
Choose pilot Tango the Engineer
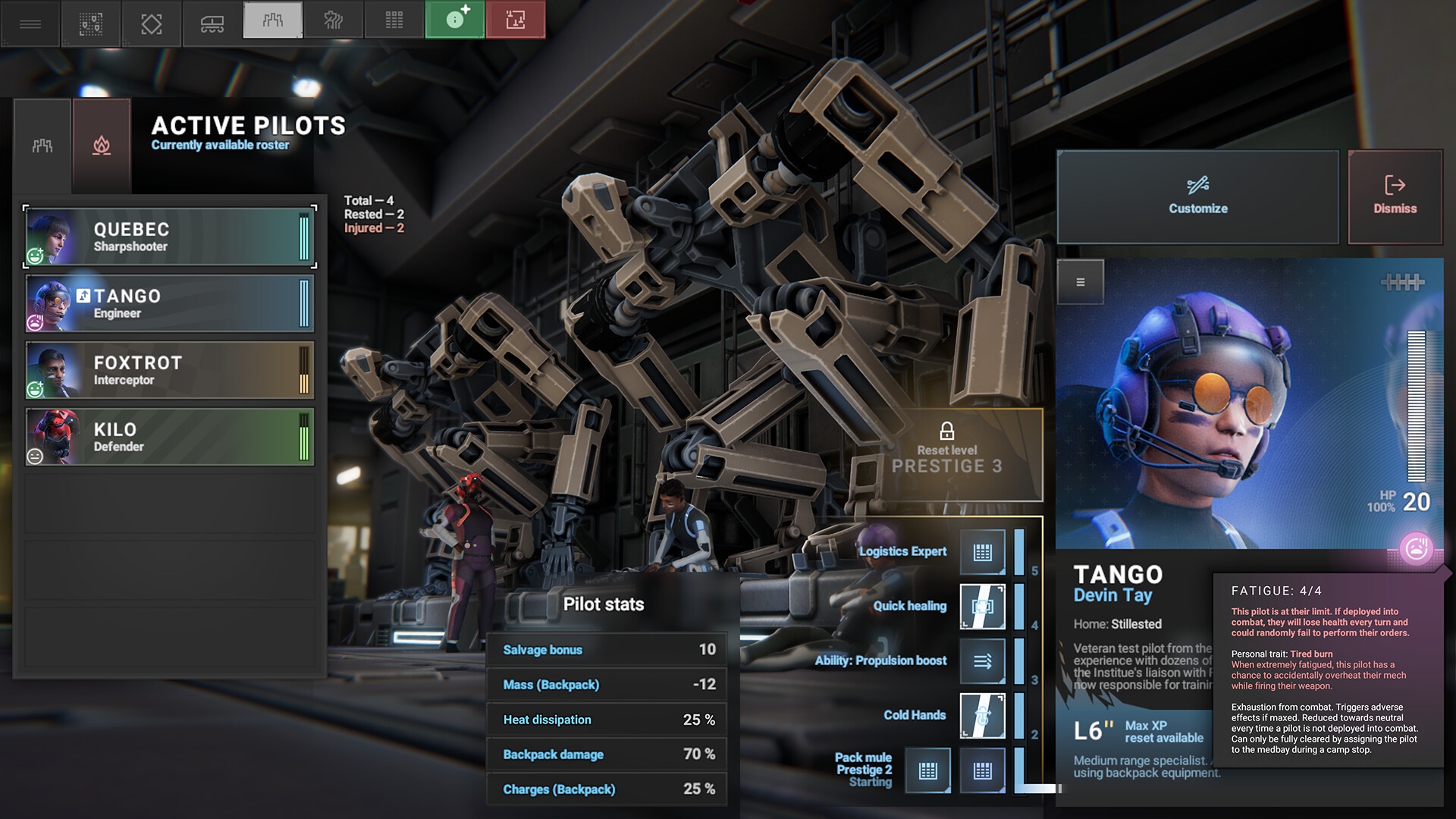(170, 304)
